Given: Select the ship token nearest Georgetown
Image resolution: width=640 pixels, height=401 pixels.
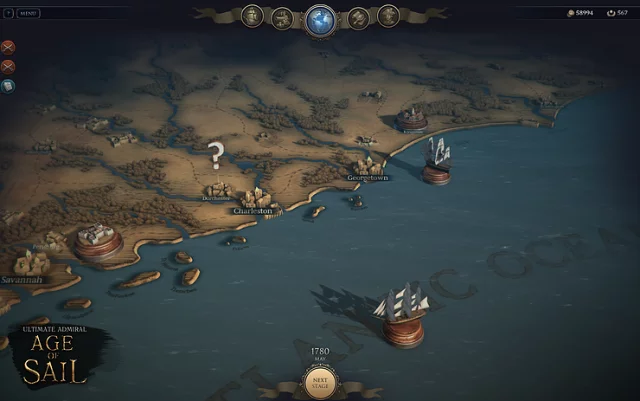Looking at the screenshot, I should tap(437, 160).
